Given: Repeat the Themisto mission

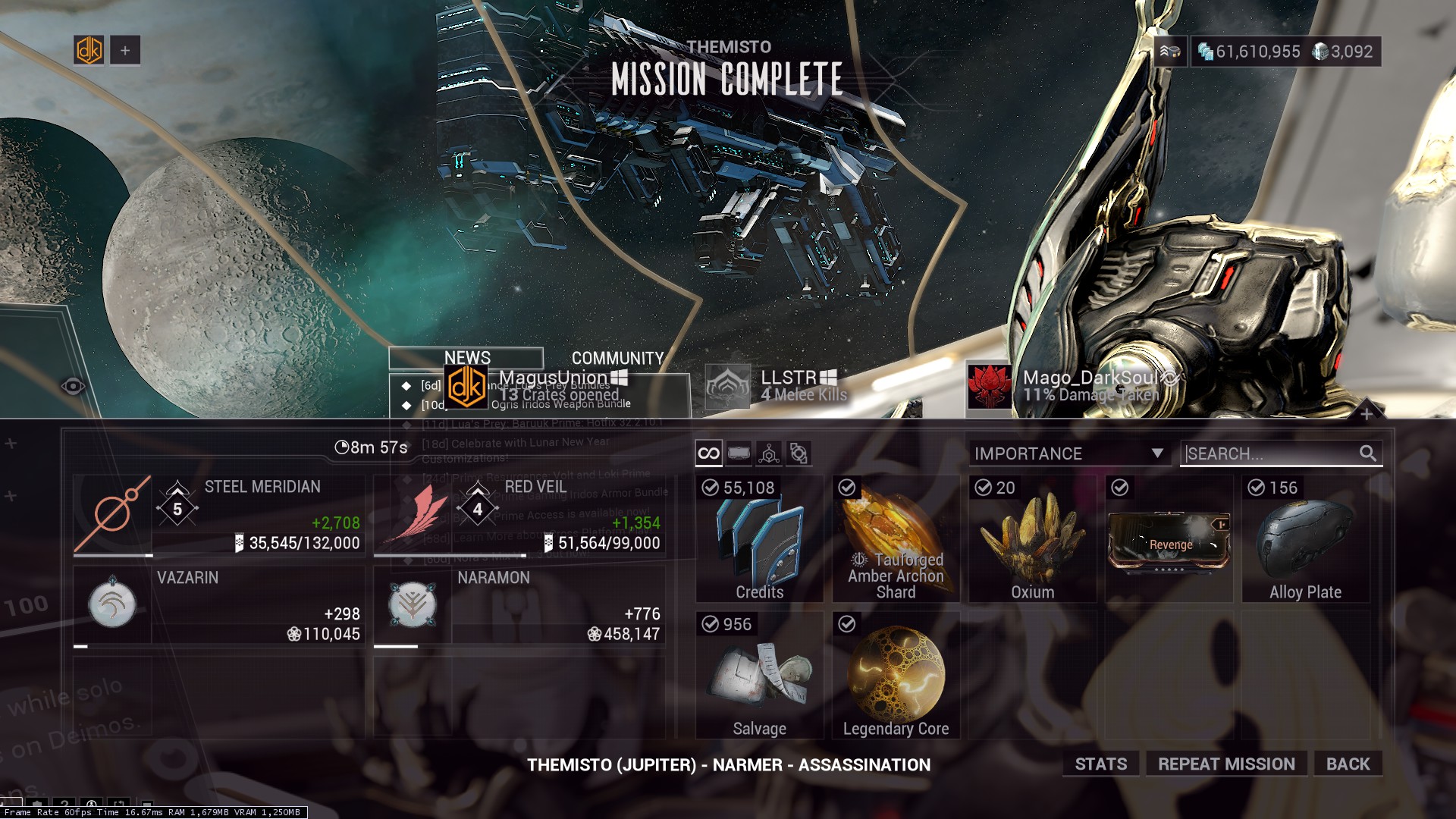Looking at the screenshot, I should pyautogui.click(x=1226, y=764).
